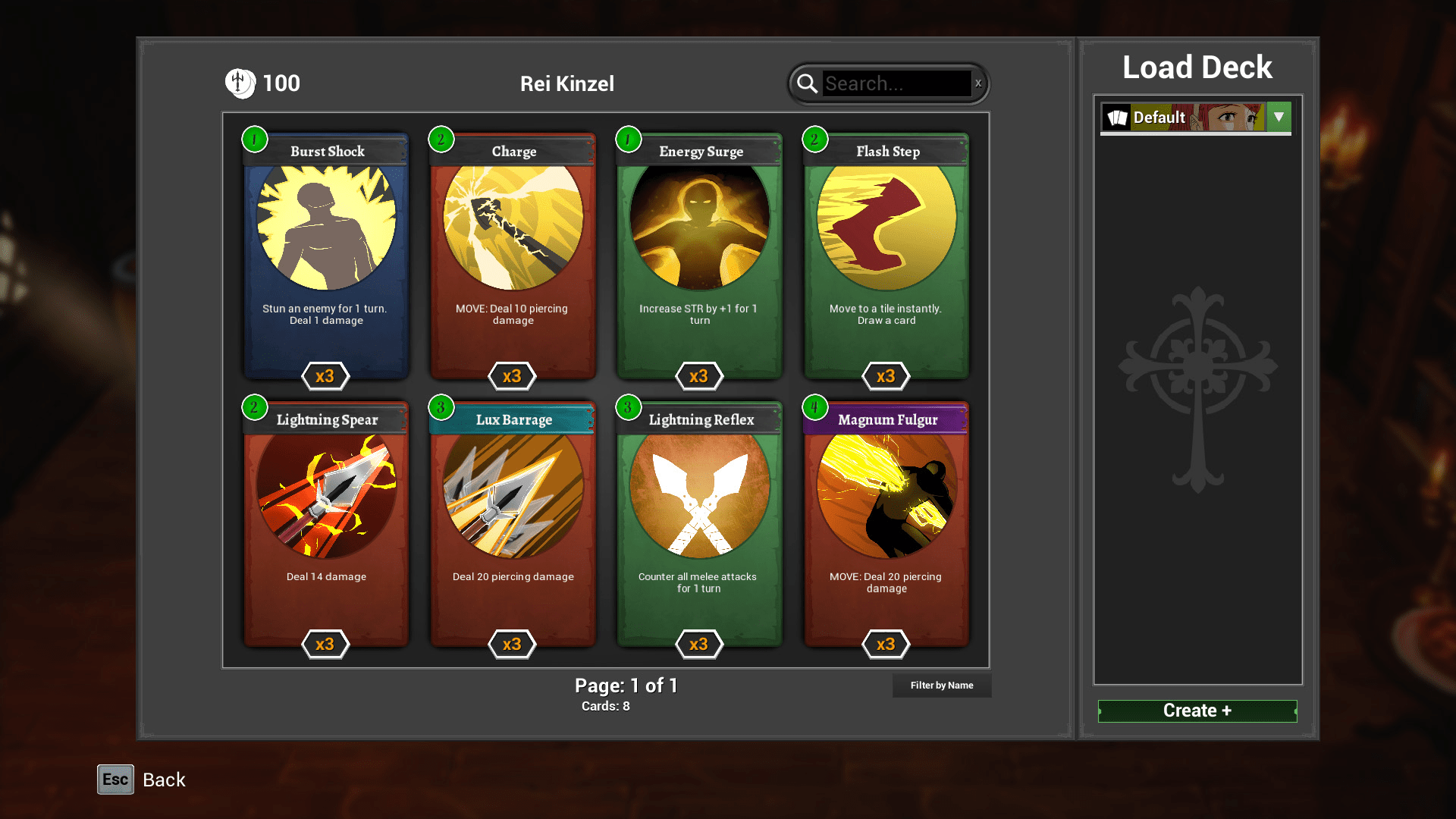Clear the search with the x button

[x=978, y=83]
